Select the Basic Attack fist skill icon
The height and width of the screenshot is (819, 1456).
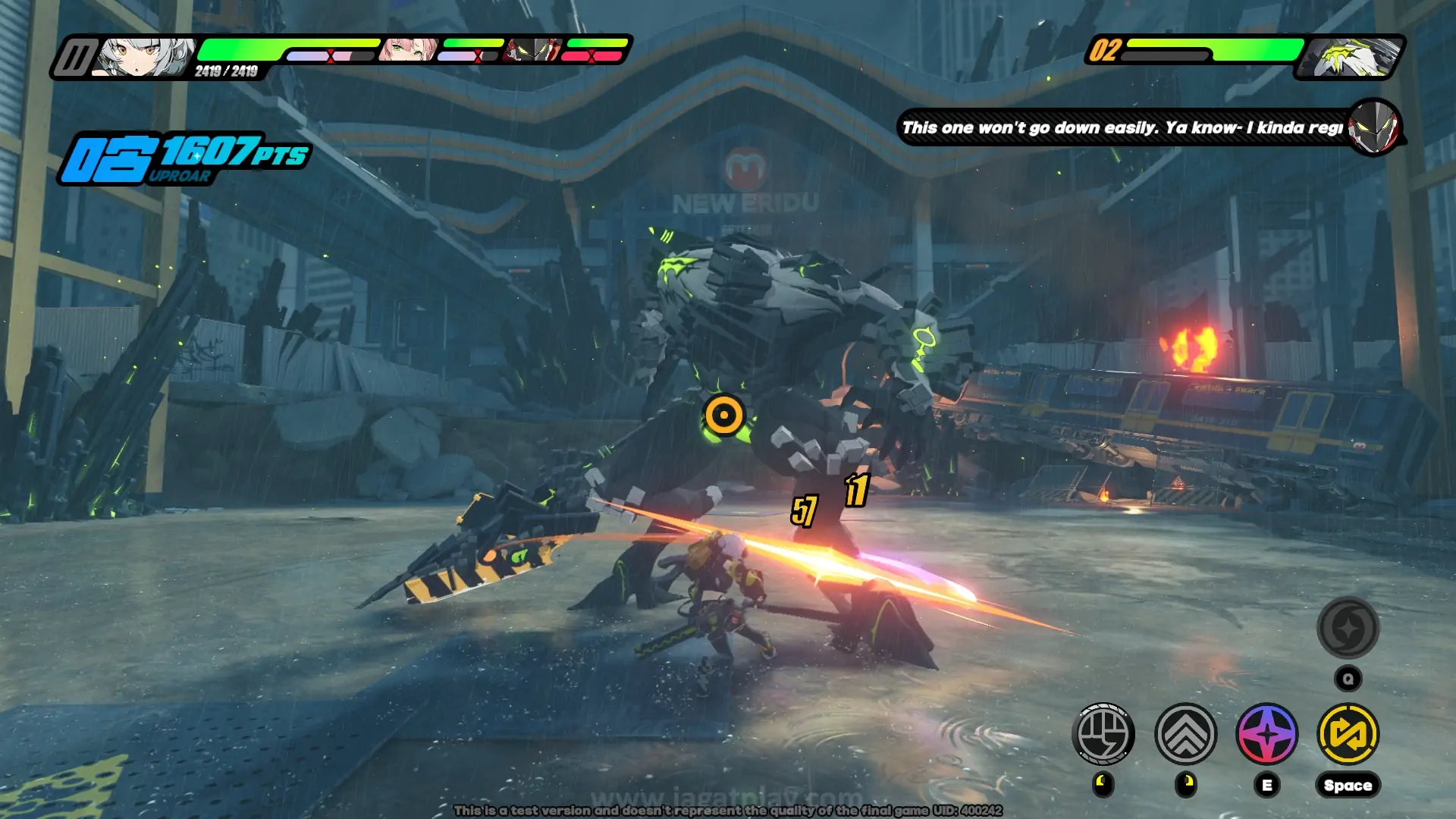[x=1104, y=736]
